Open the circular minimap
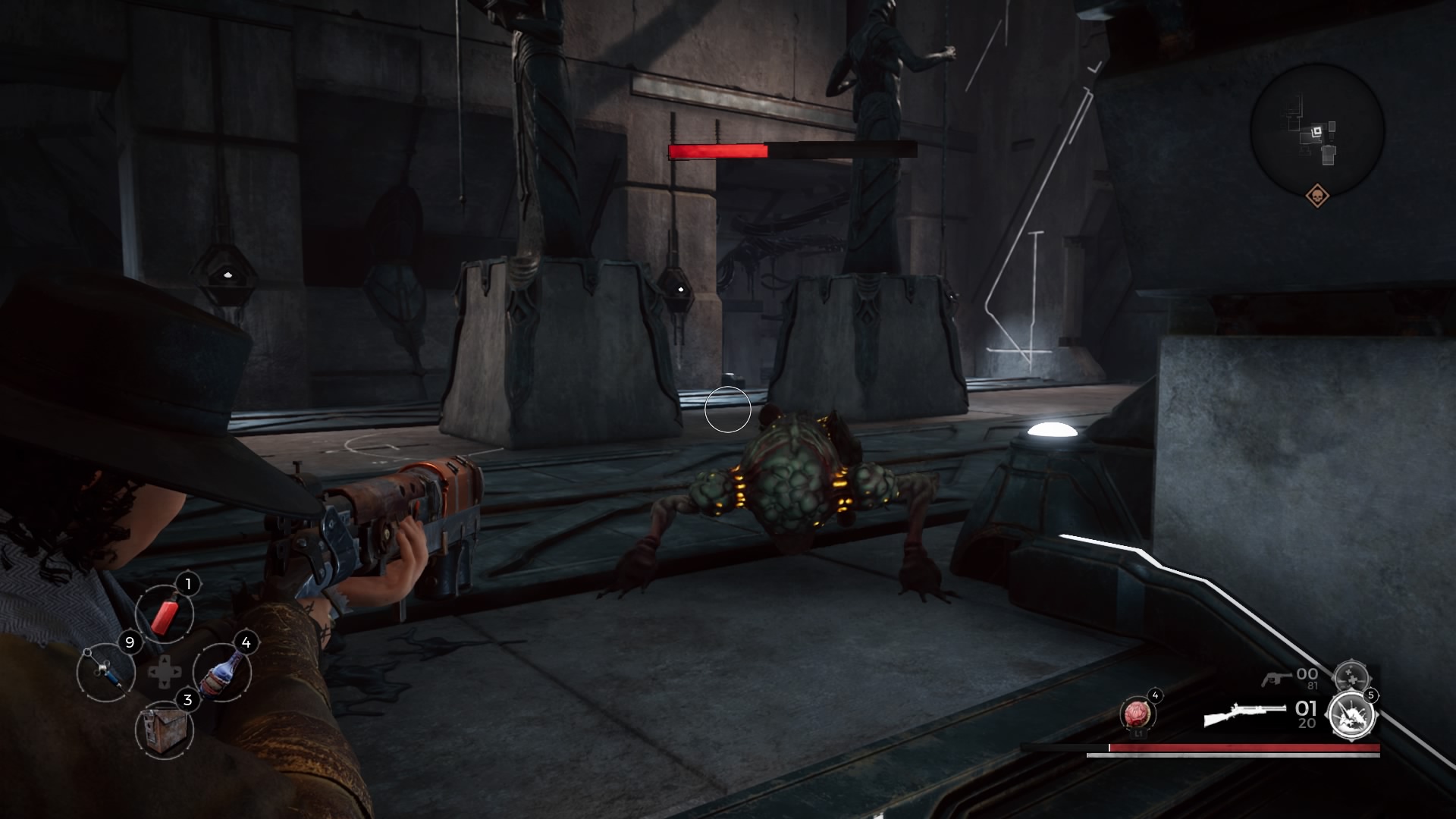The height and width of the screenshot is (819, 1456). point(1317,130)
